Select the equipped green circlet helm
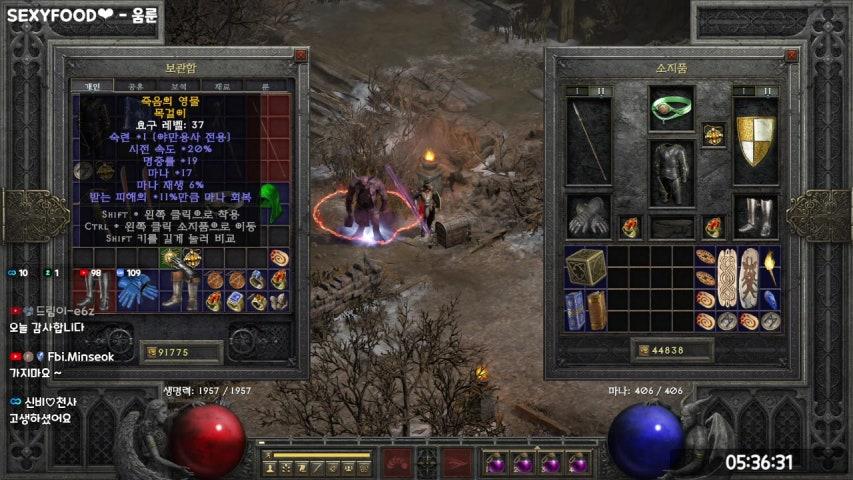853x480 pixels. click(671, 108)
